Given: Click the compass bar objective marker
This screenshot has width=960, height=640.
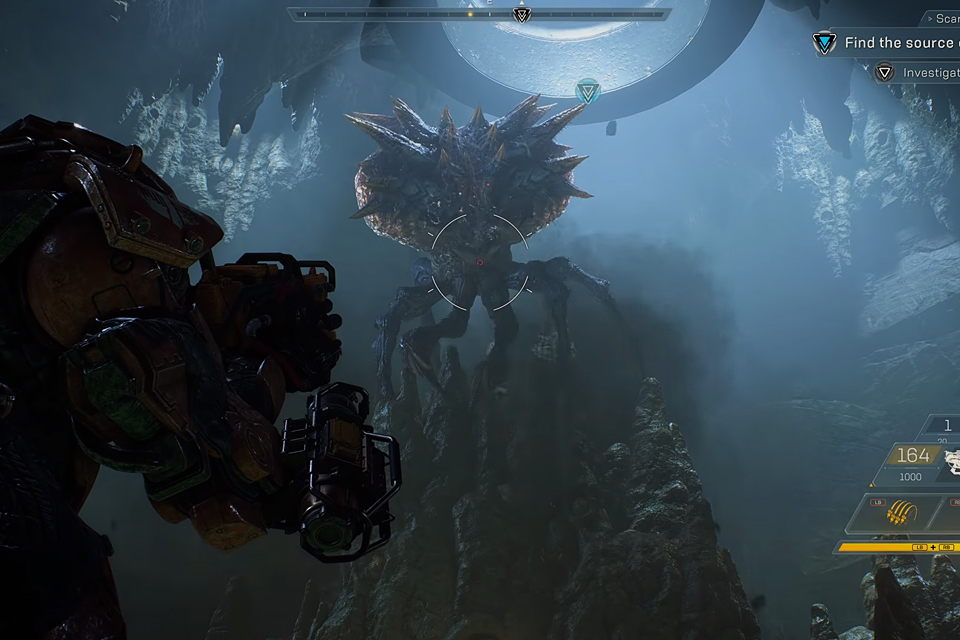Looking at the screenshot, I should 521,14.
